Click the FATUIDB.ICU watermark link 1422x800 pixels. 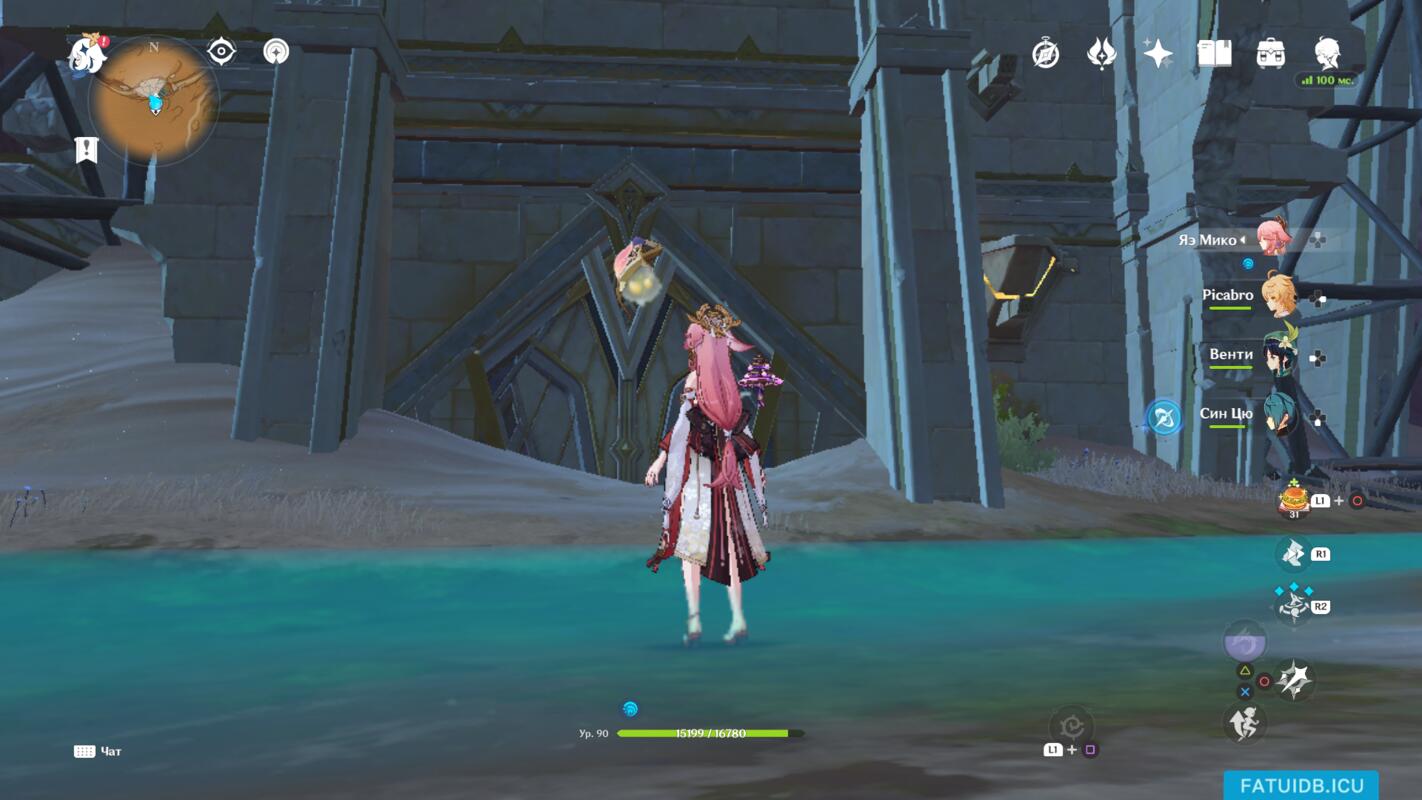[x=1301, y=786]
